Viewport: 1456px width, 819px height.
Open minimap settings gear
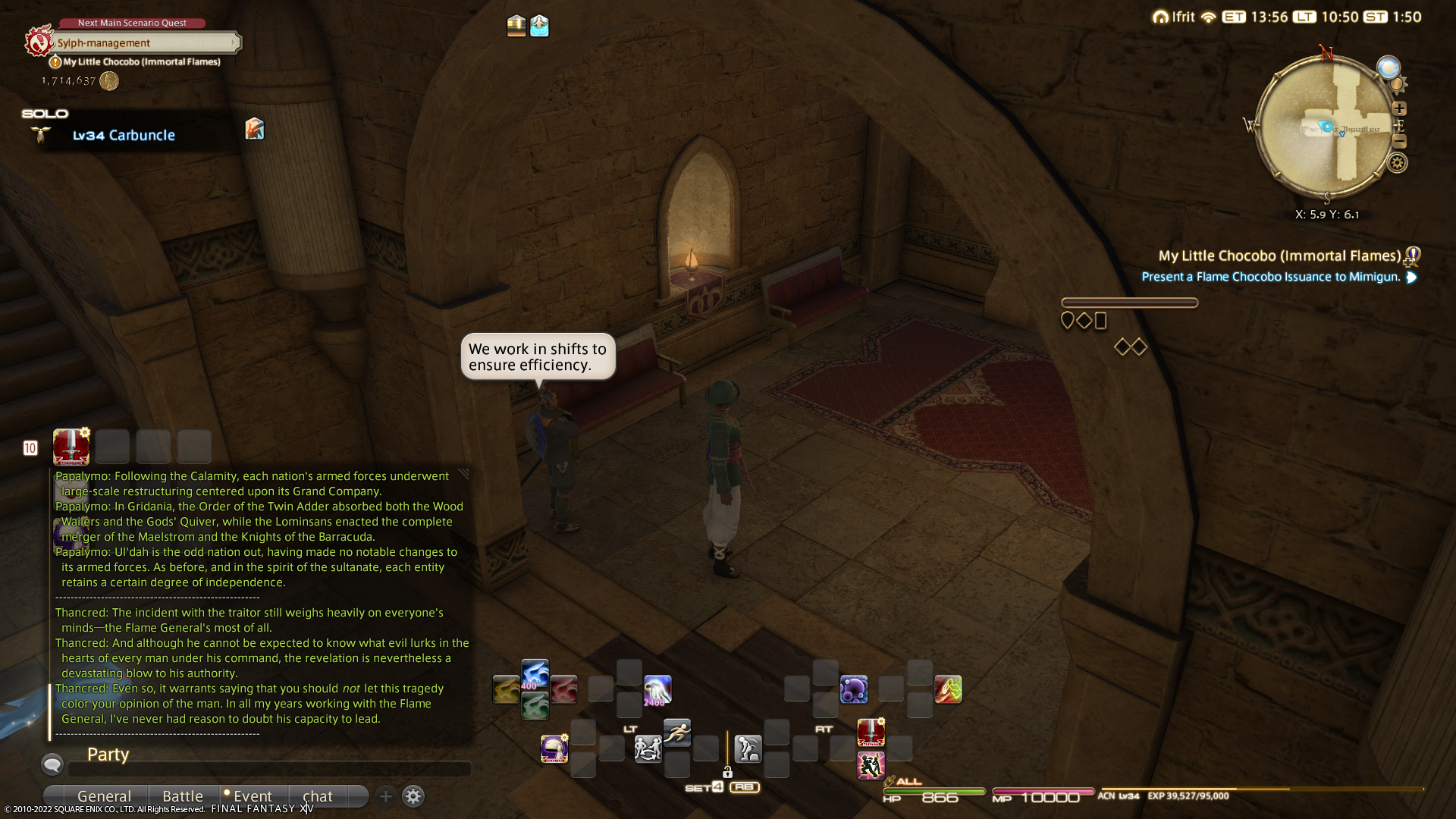[1398, 162]
